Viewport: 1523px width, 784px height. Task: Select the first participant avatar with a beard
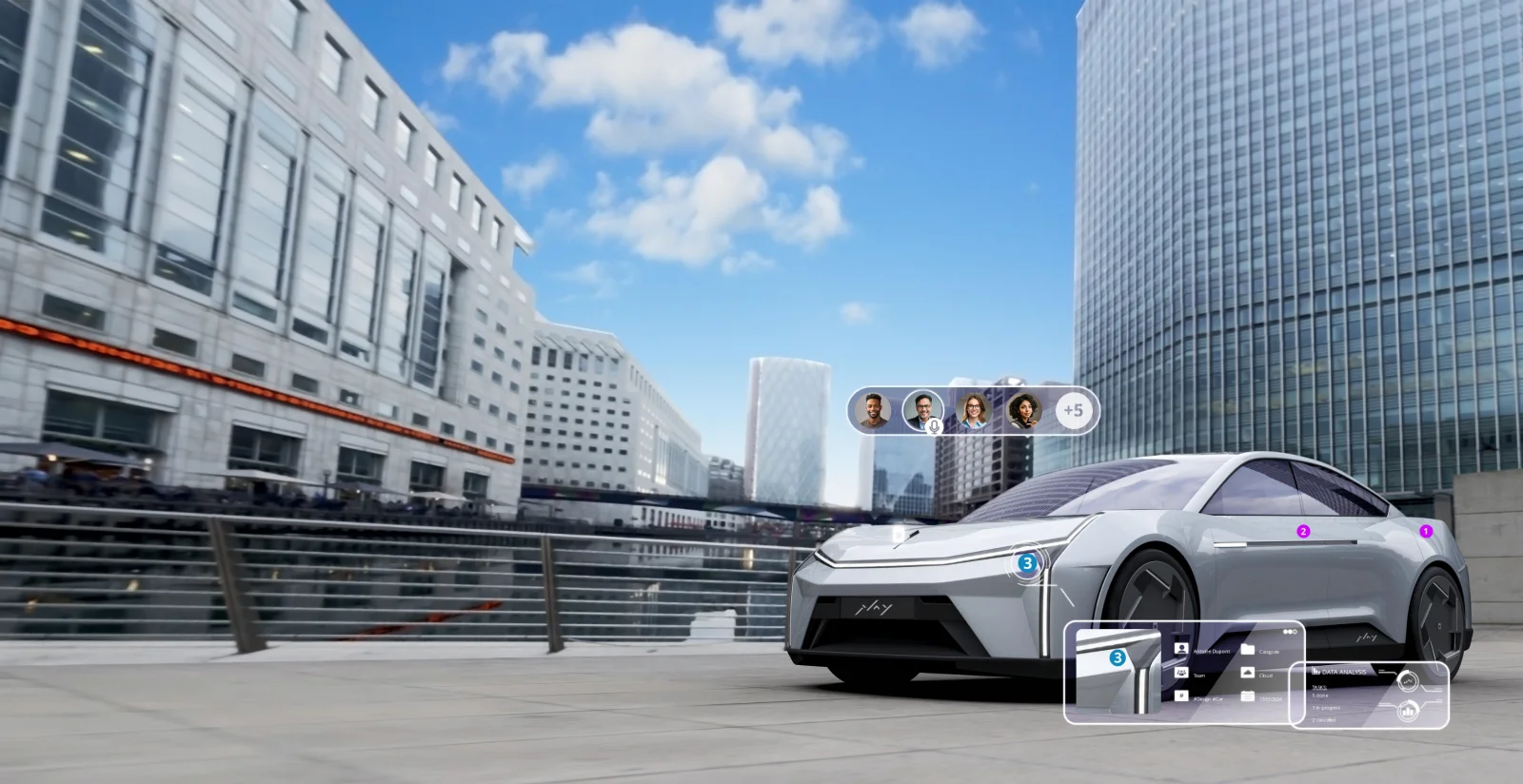[x=873, y=411]
